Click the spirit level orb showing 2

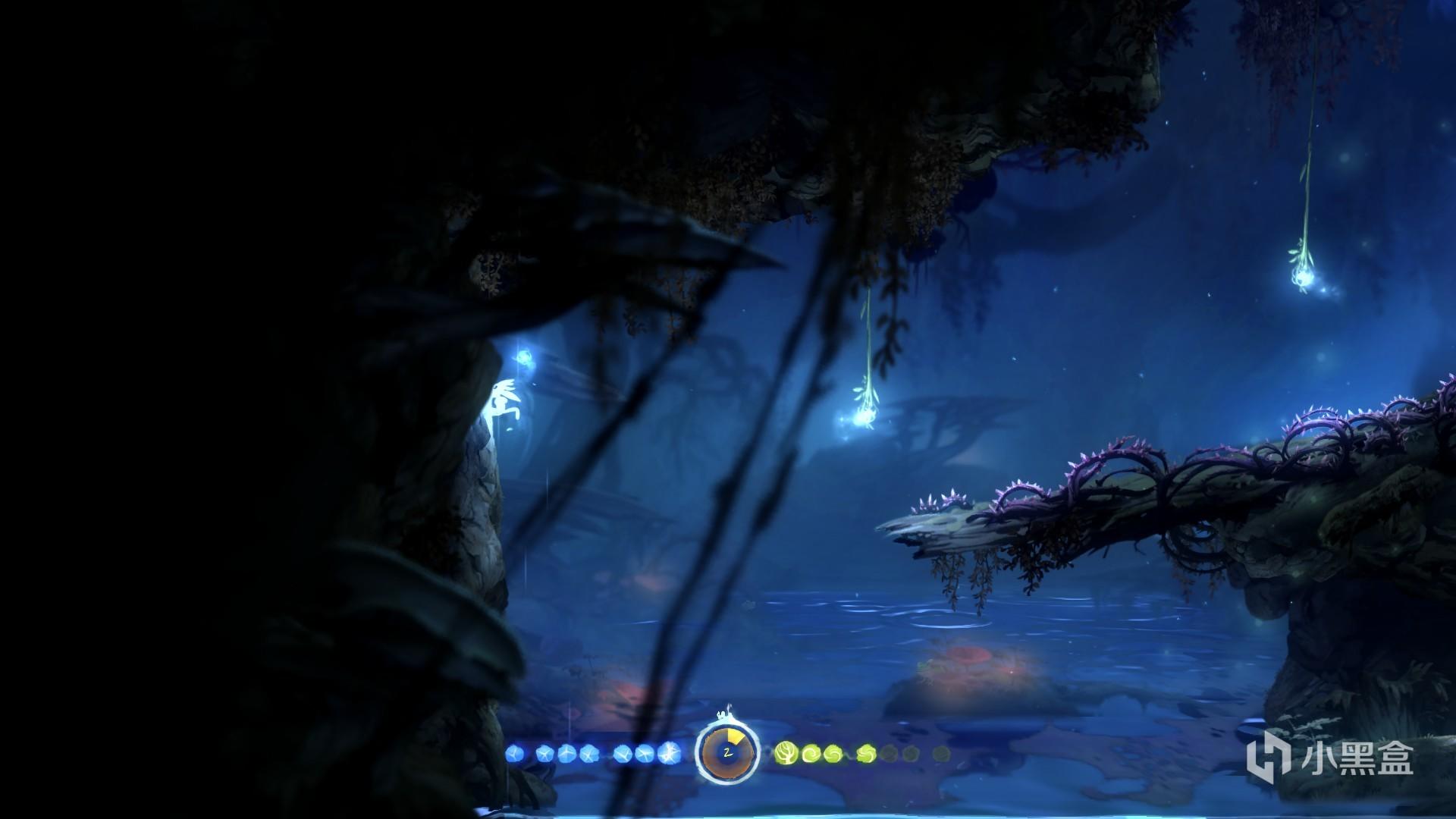click(727, 753)
